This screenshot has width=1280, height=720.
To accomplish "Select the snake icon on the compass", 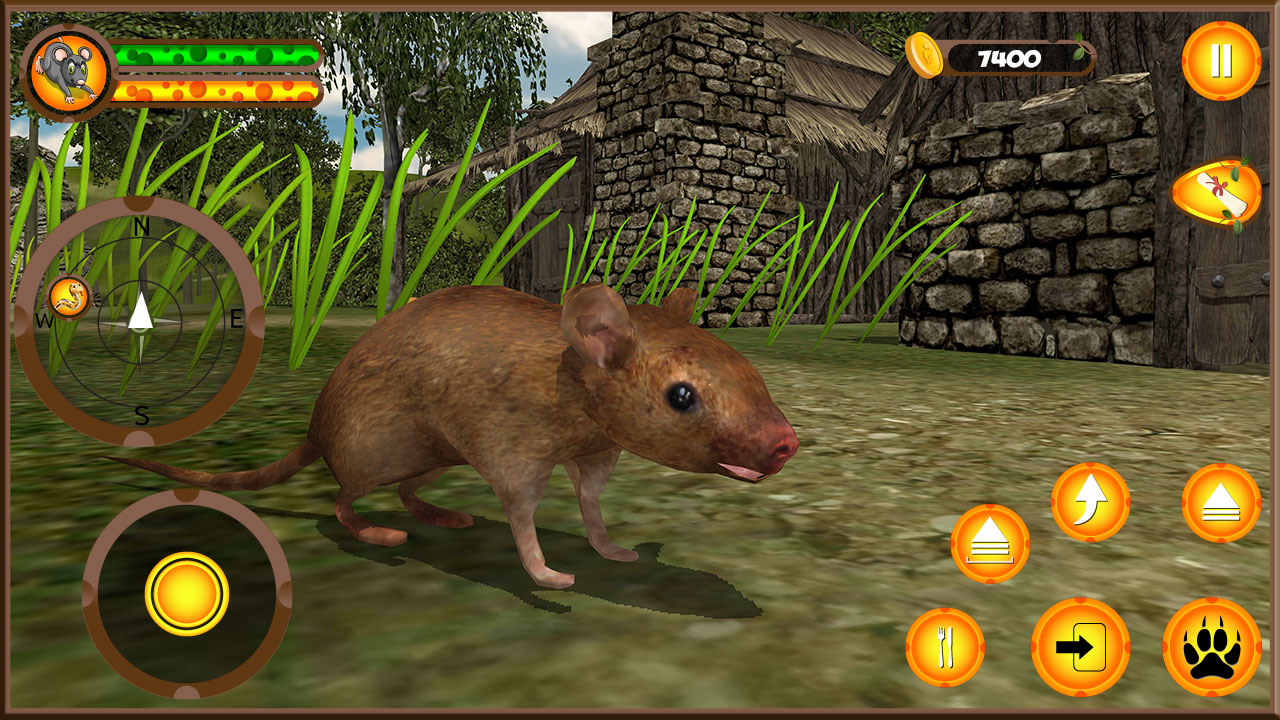I will pyautogui.click(x=70, y=298).
